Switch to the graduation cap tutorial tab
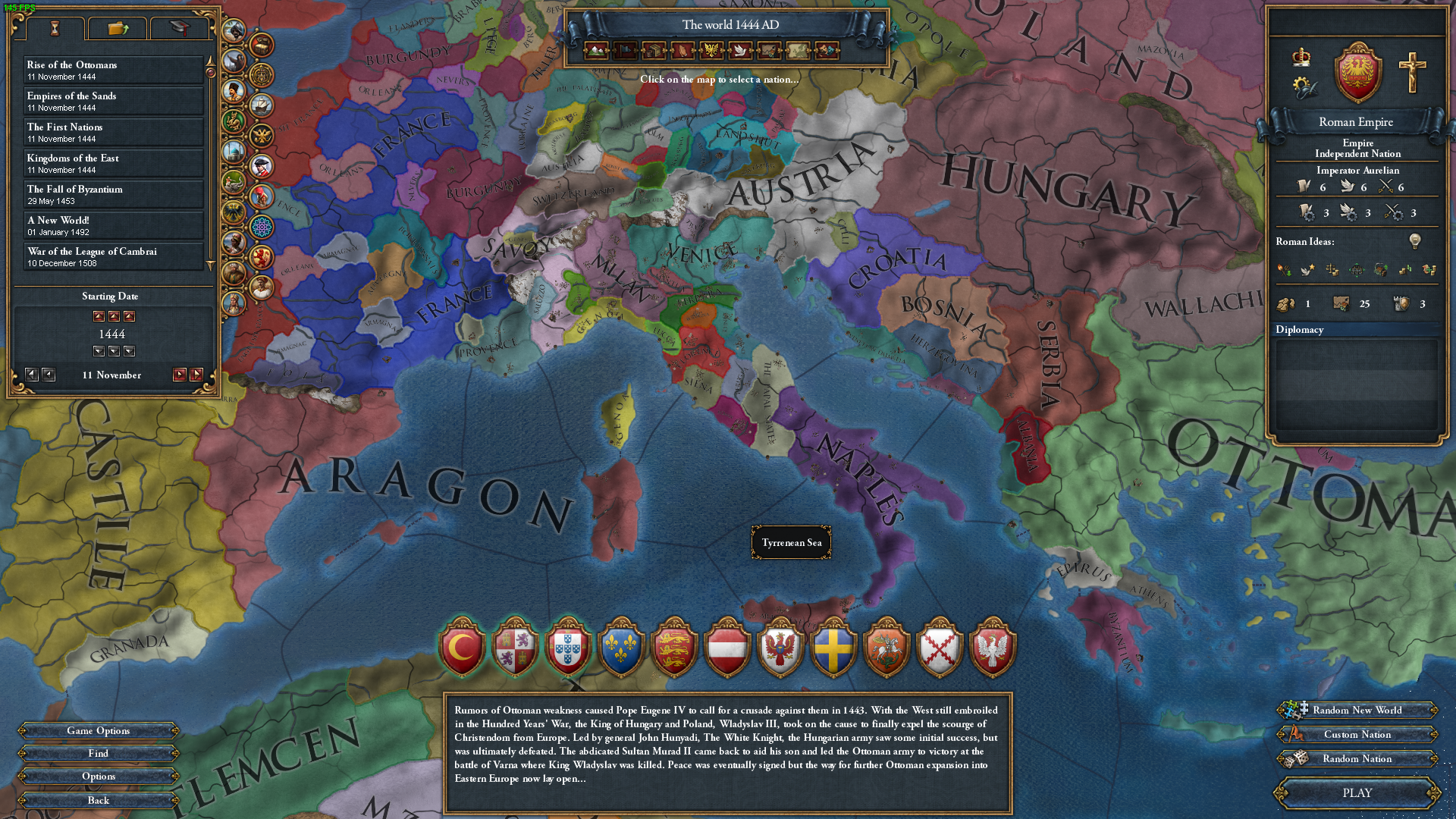 (179, 29)
